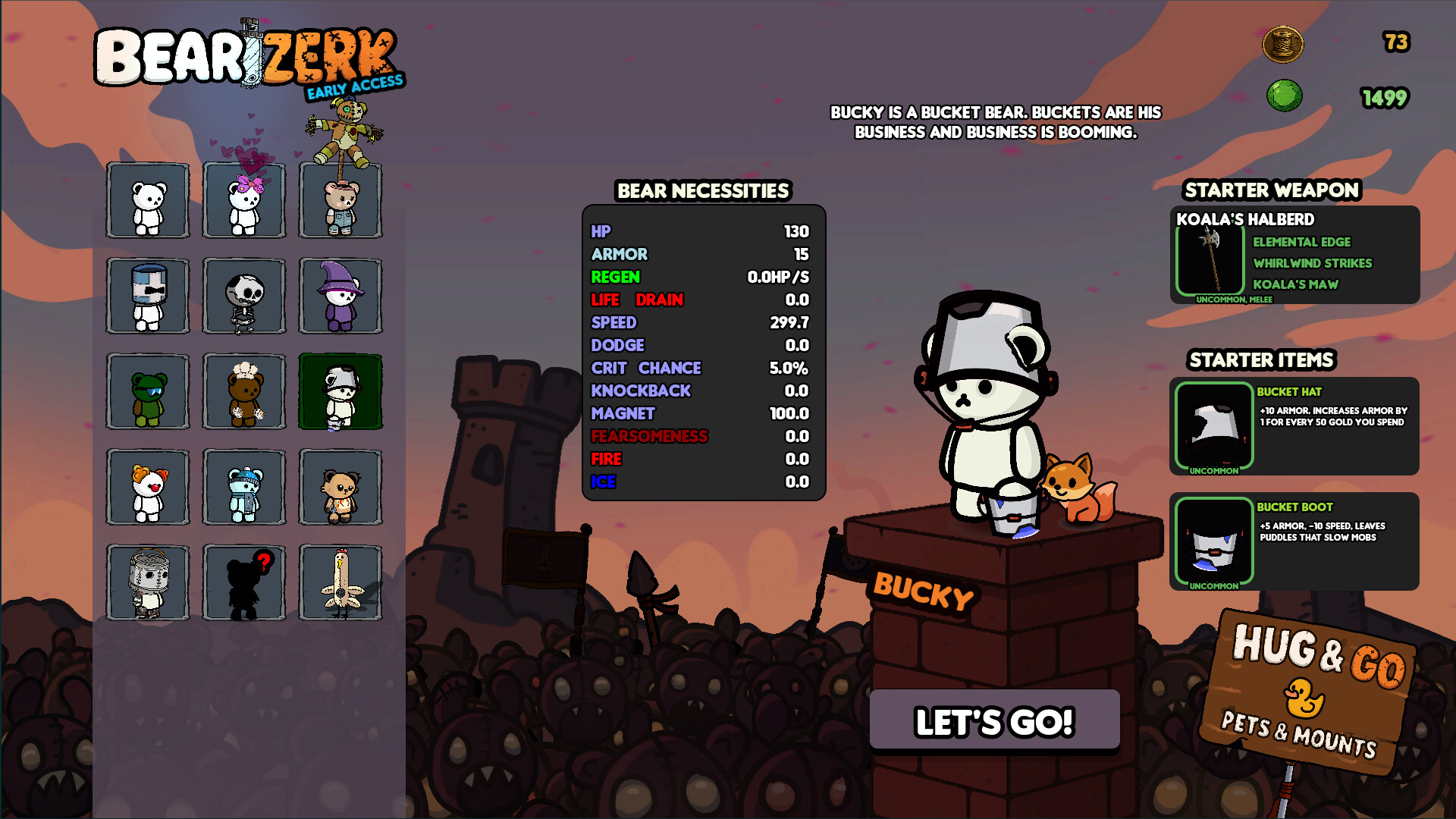This screenshot has width=1456, height=819.
Task: Select the skeleton bear
Action: pos(244,296)
